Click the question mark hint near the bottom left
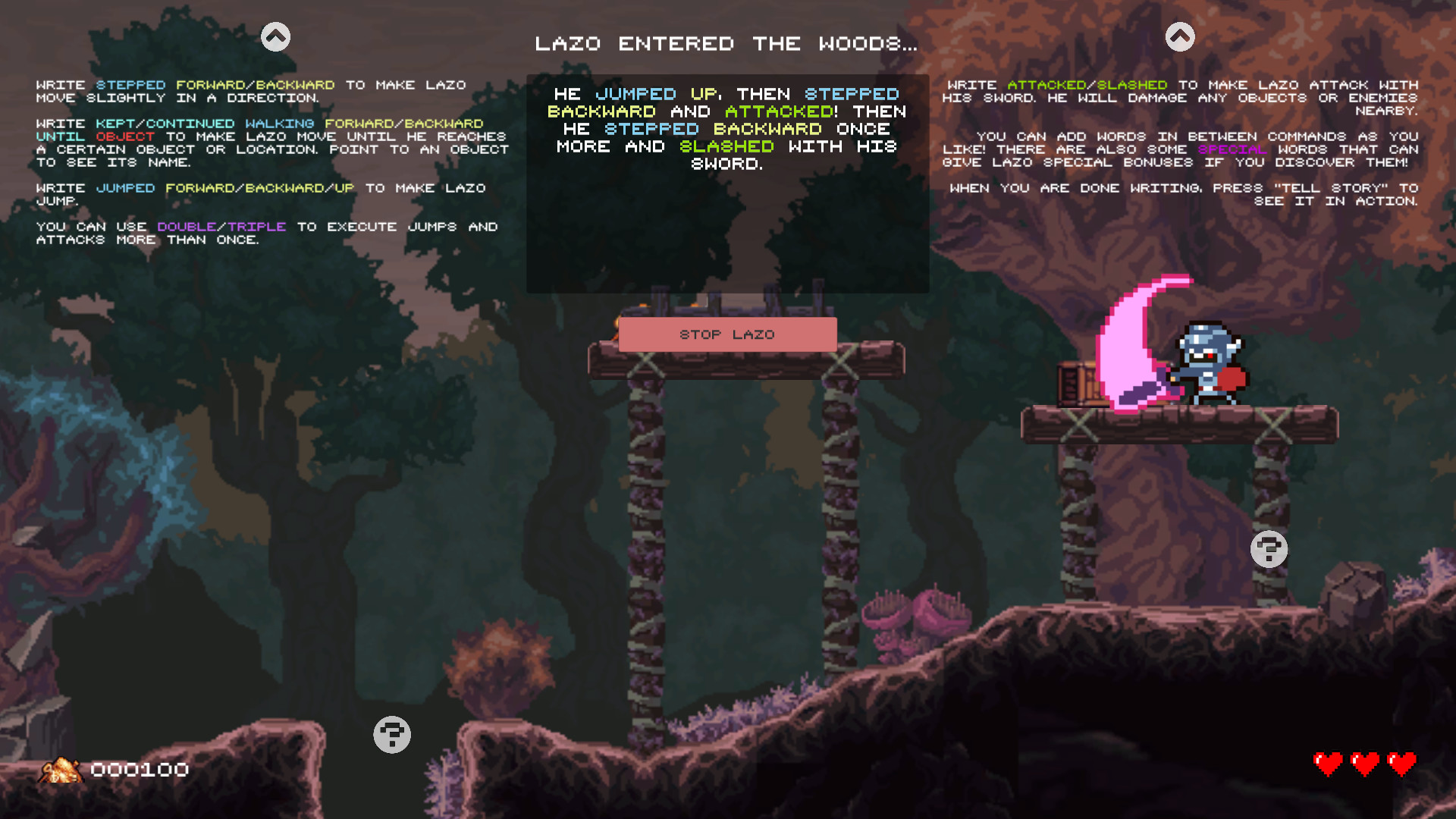1456x819 pixels. [x=391, y=734]
